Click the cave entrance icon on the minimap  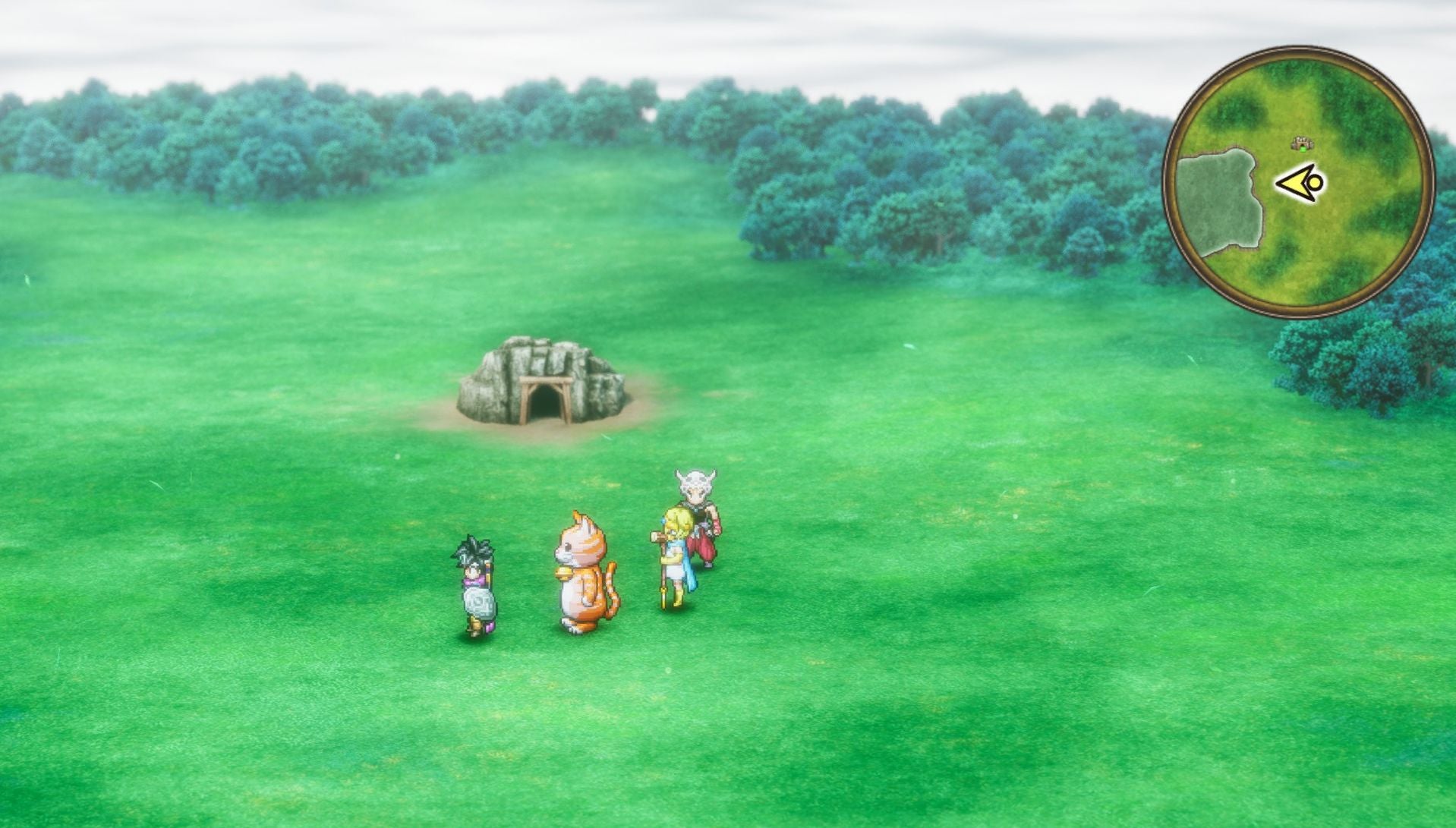(x=1301, y=142)
